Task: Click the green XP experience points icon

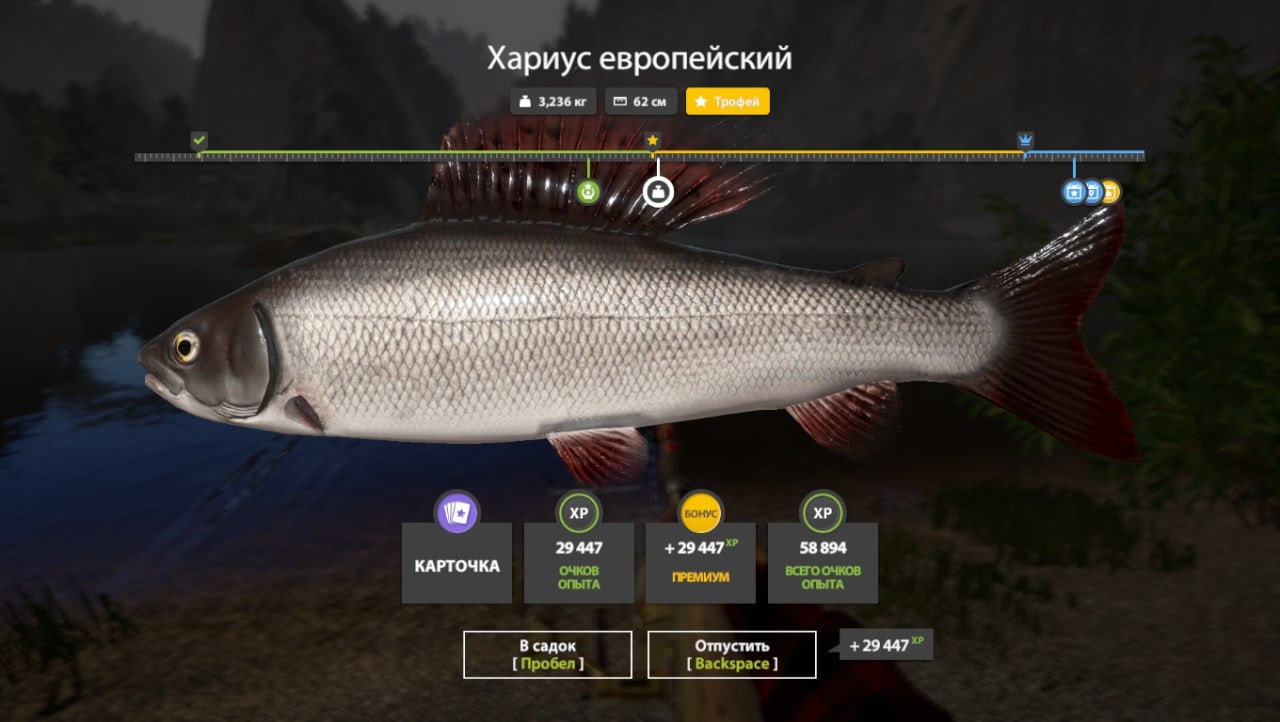Action: [578, 511]
